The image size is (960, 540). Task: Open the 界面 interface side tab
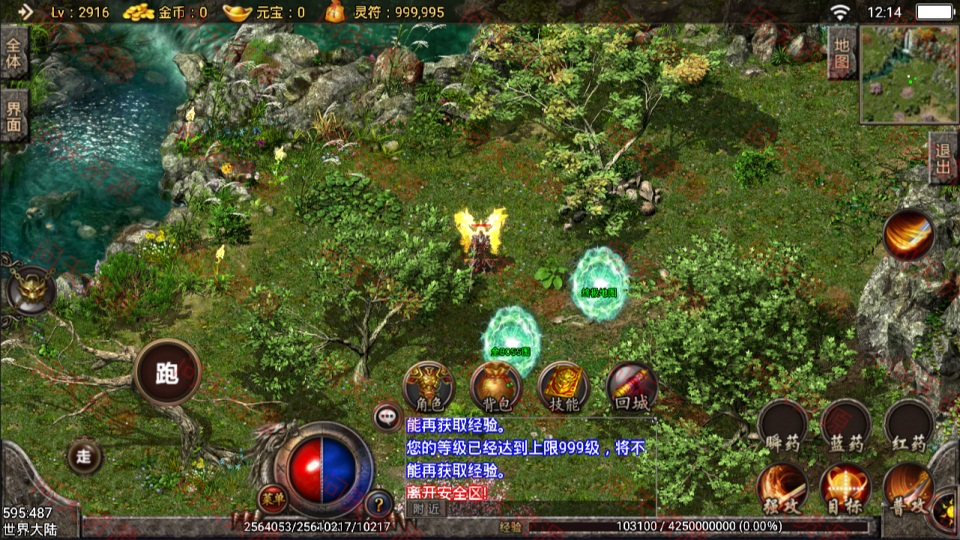tap(14, 115)
